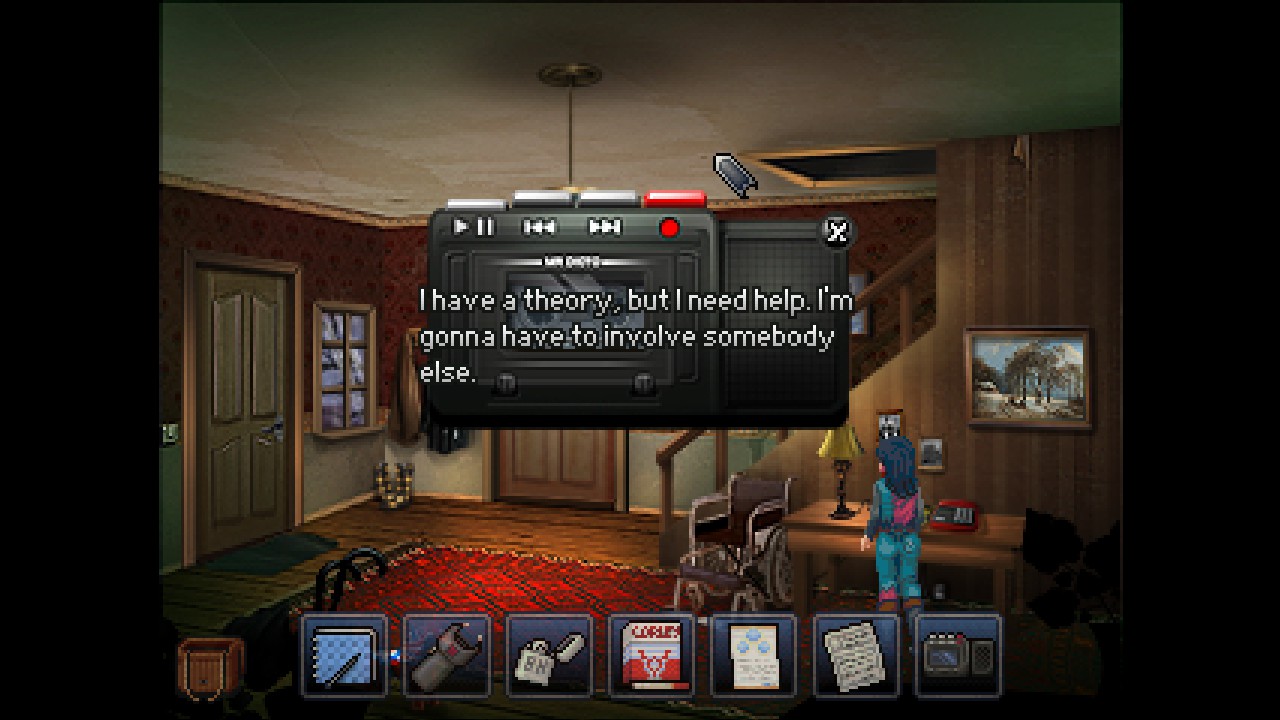1280x720 pixels.
Task: Toggle play/pause on the tape recorder
Action: click(x=473, y=227)
